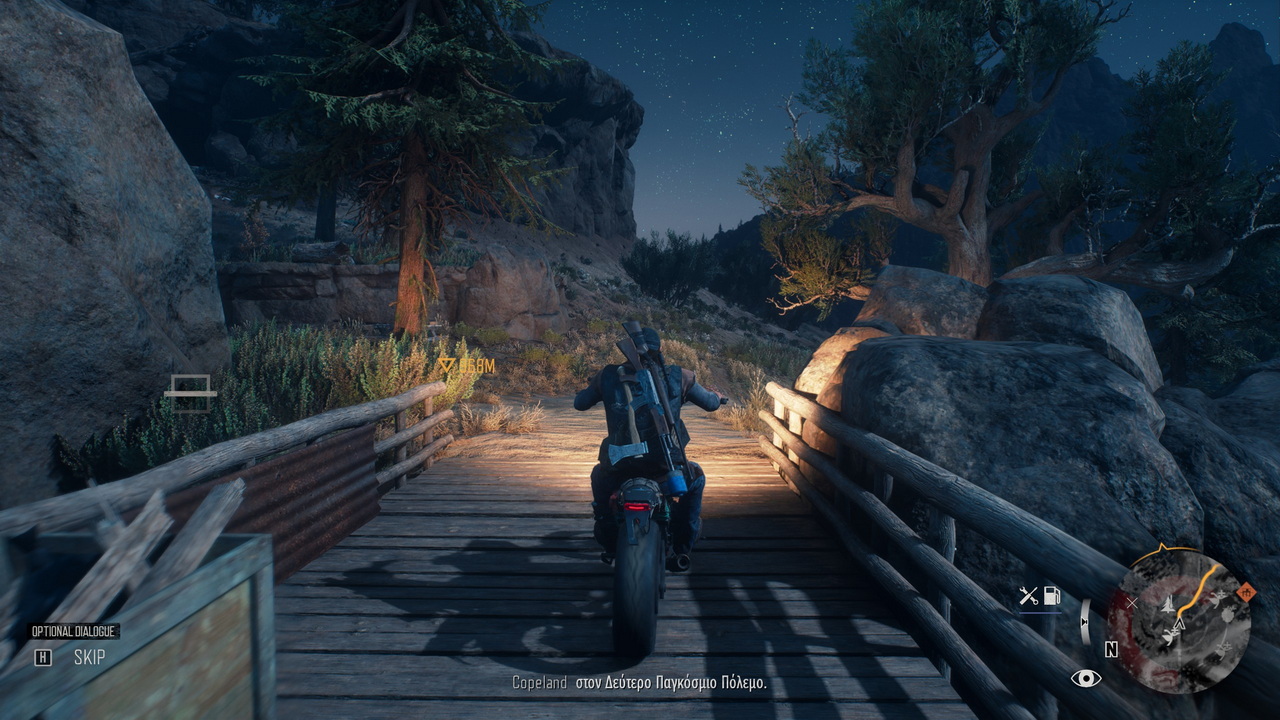Check the fuel pump icon
The width and height of the screenshot is (1280, 720).
[x=1051, y=597]
